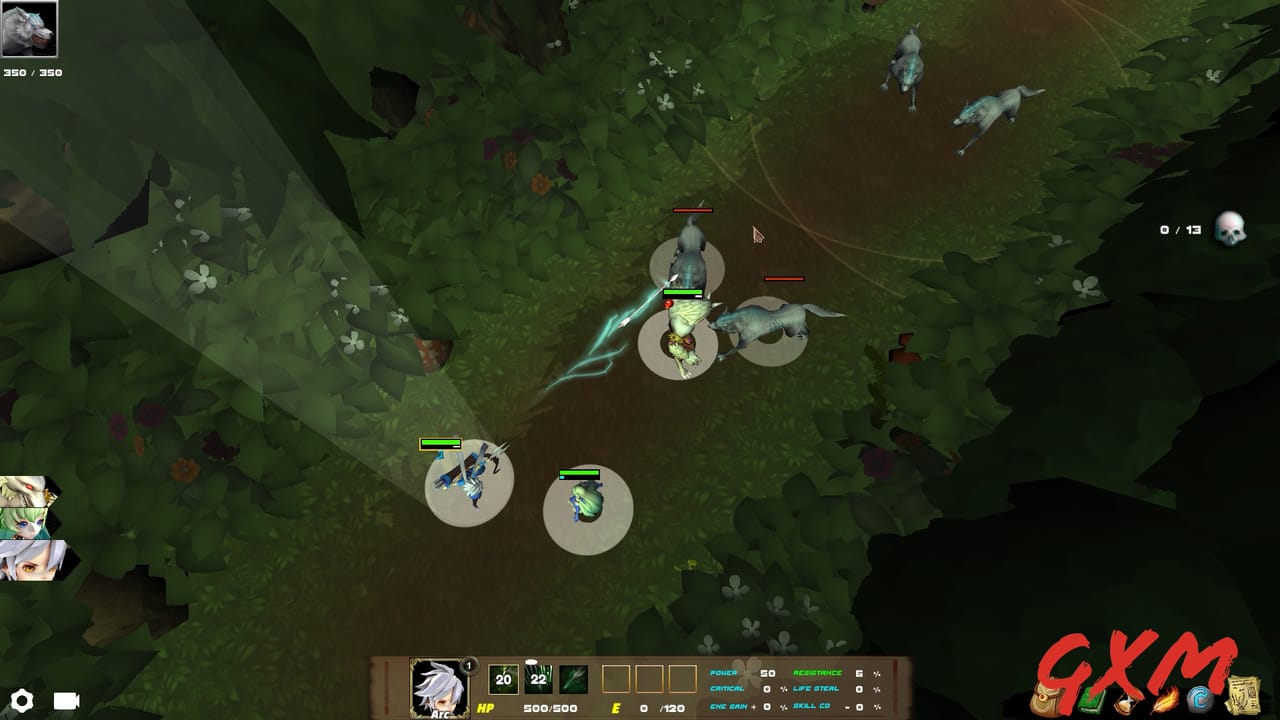The height and width of the screenshot is (720, 1280).
Task: Select the skill icon costing 22 energy
Action: 539,677
